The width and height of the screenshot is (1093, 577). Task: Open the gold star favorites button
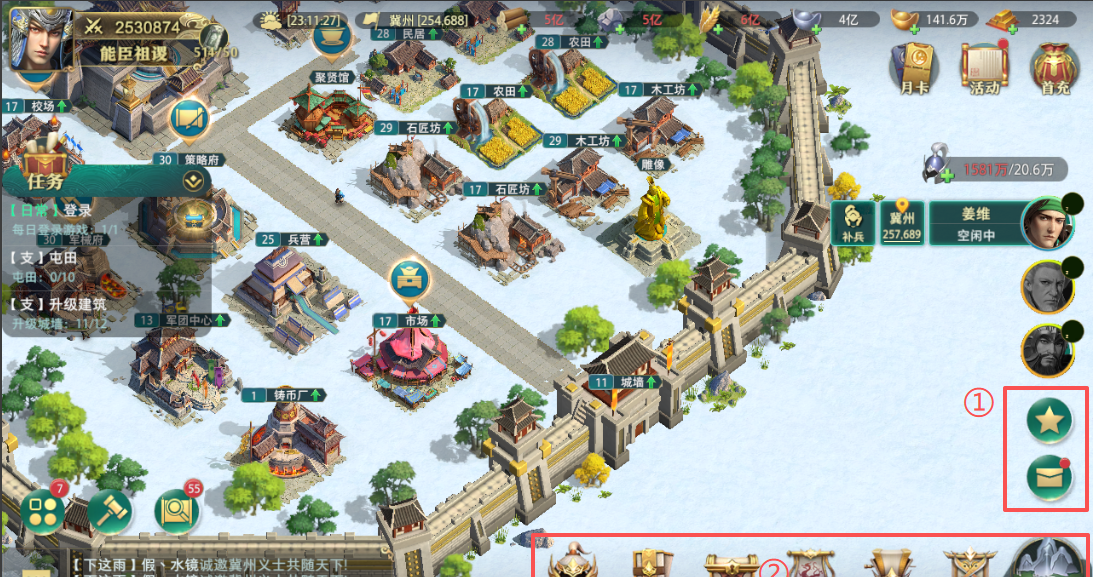point(1049,421)
